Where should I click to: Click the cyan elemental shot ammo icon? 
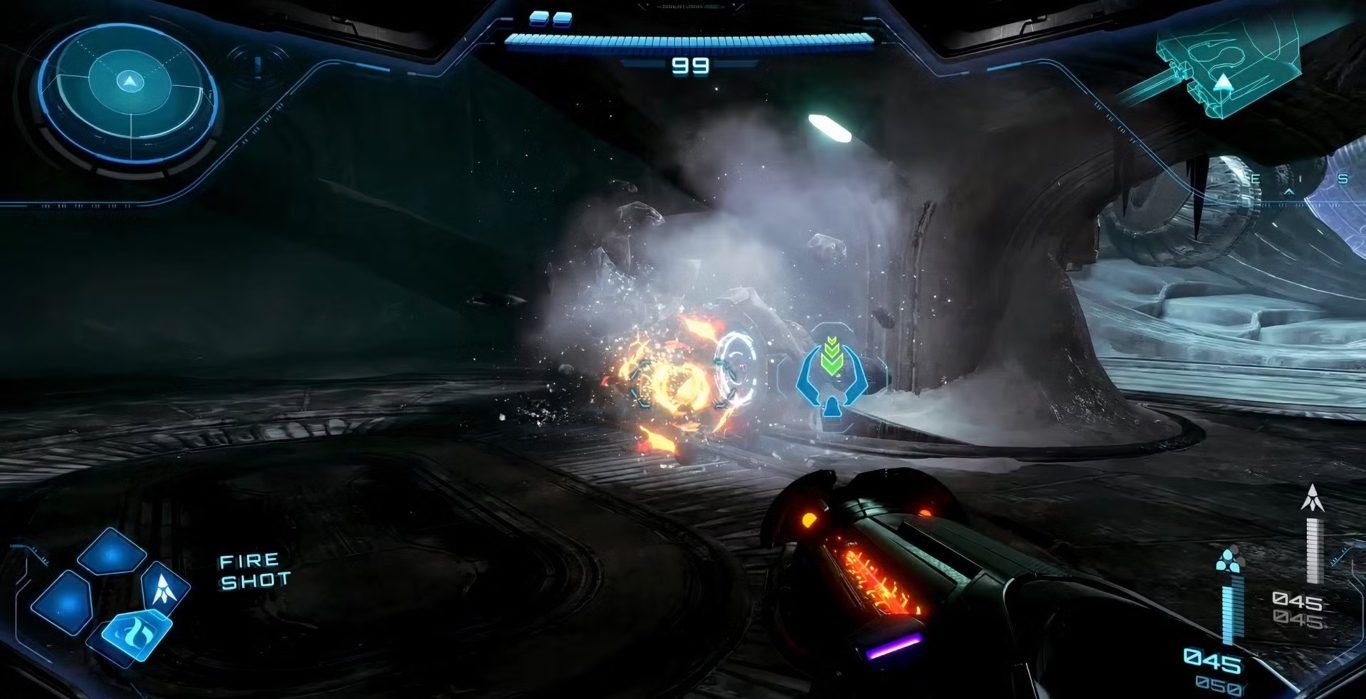pos(1227,561)
